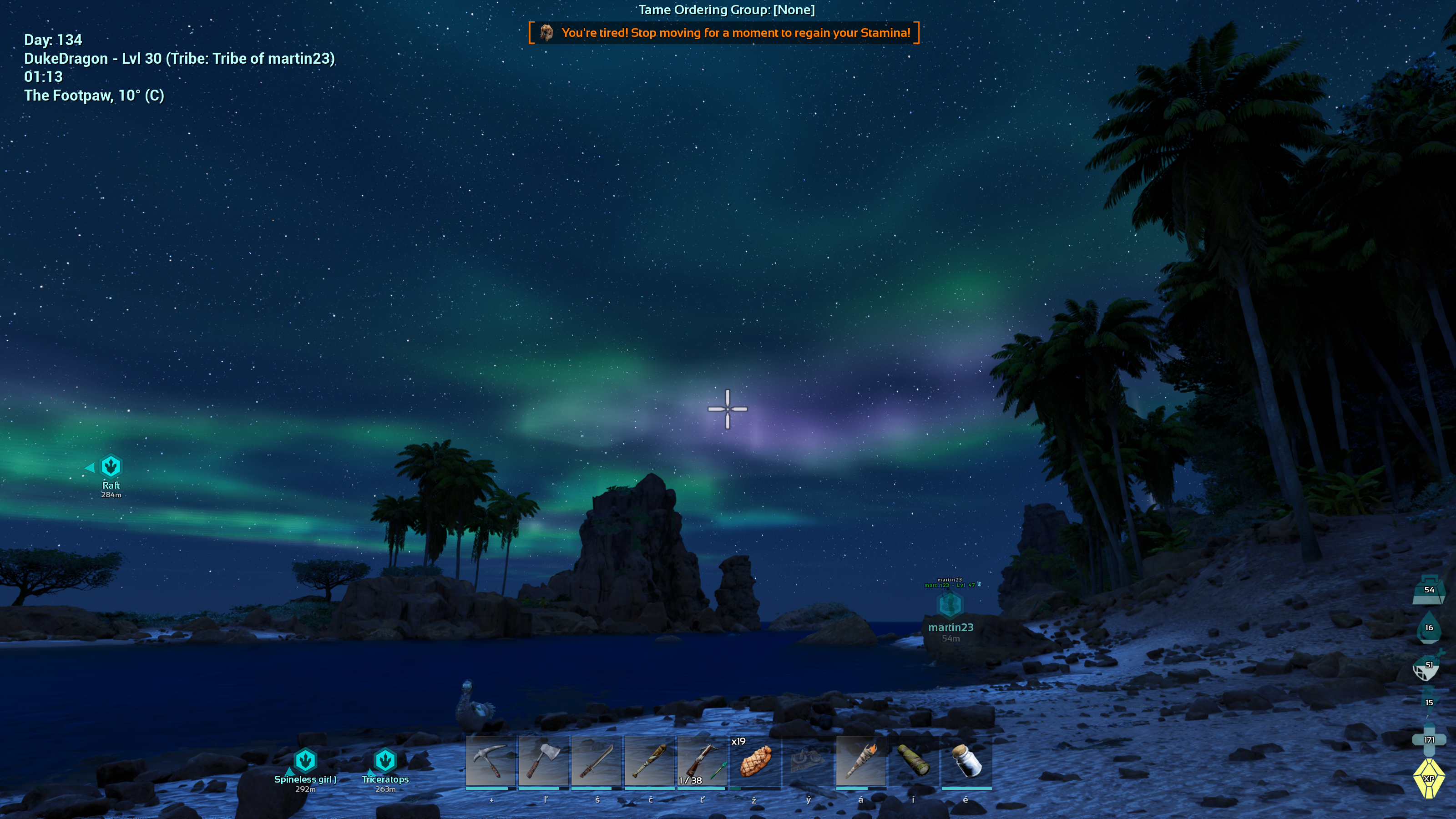Click the Raft waypoint marker
This screenshot has height=819, width=1456.
[x=111, y=467]
